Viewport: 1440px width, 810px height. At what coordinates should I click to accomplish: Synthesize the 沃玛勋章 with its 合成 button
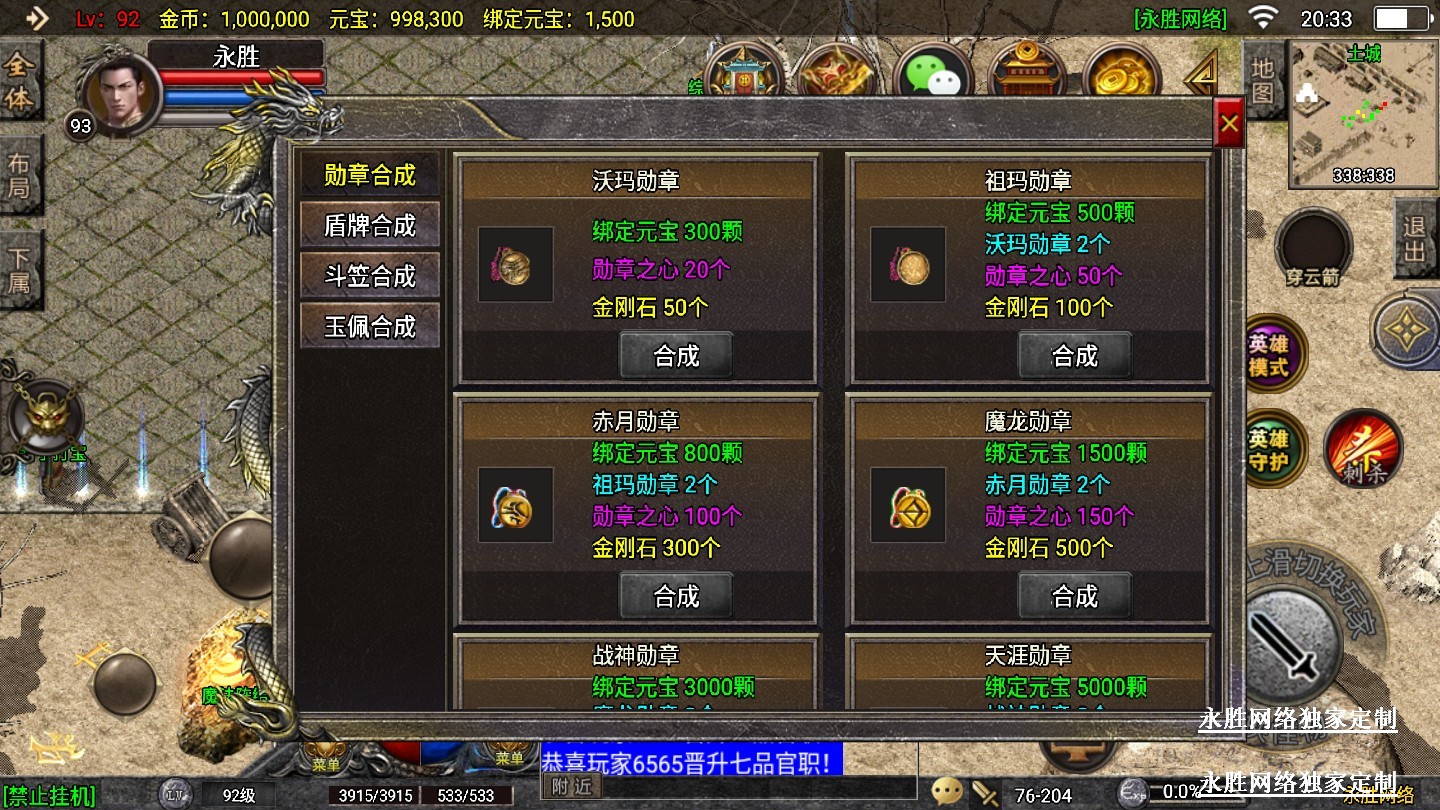click(x=676, y=355)
